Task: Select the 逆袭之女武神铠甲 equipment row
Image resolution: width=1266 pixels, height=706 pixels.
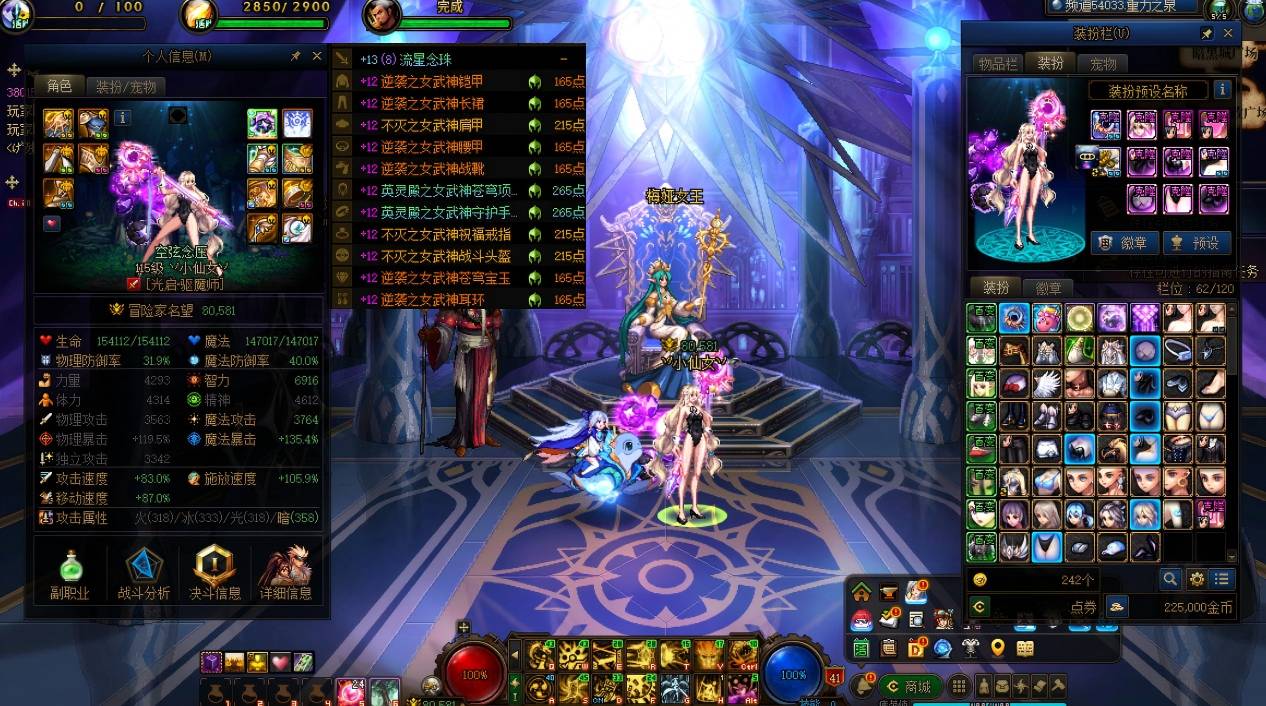Action: click(460, 82)
